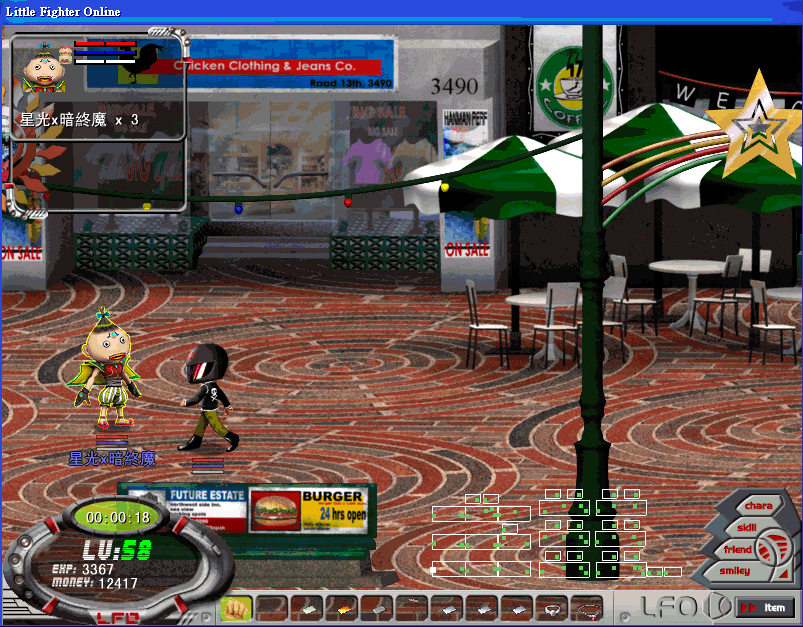Select the fist attack hotbar slot
The width and height of the screenshot is (803, 627).
(x=235, y=607)
